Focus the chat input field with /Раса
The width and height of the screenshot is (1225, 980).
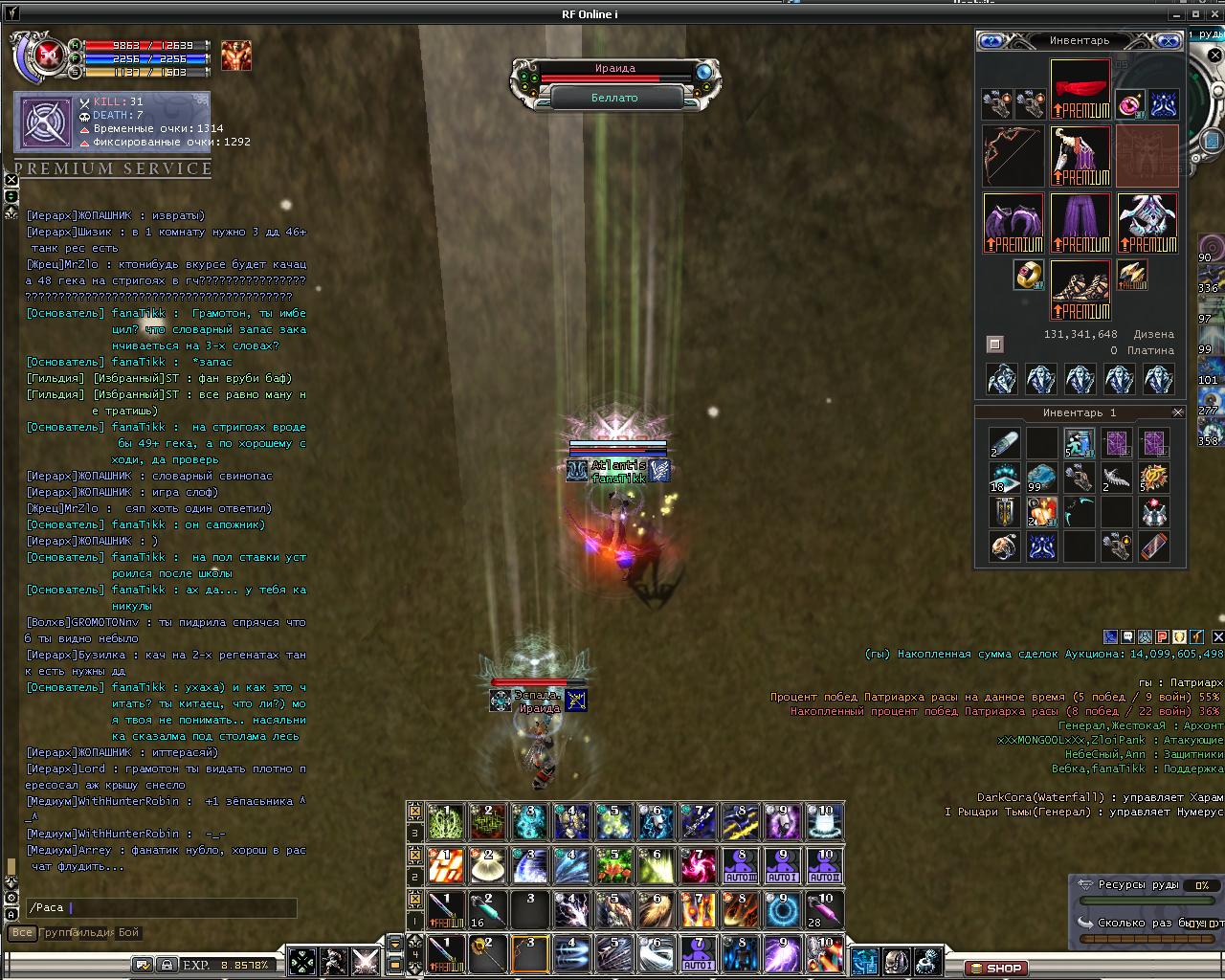tap(163, 907)
